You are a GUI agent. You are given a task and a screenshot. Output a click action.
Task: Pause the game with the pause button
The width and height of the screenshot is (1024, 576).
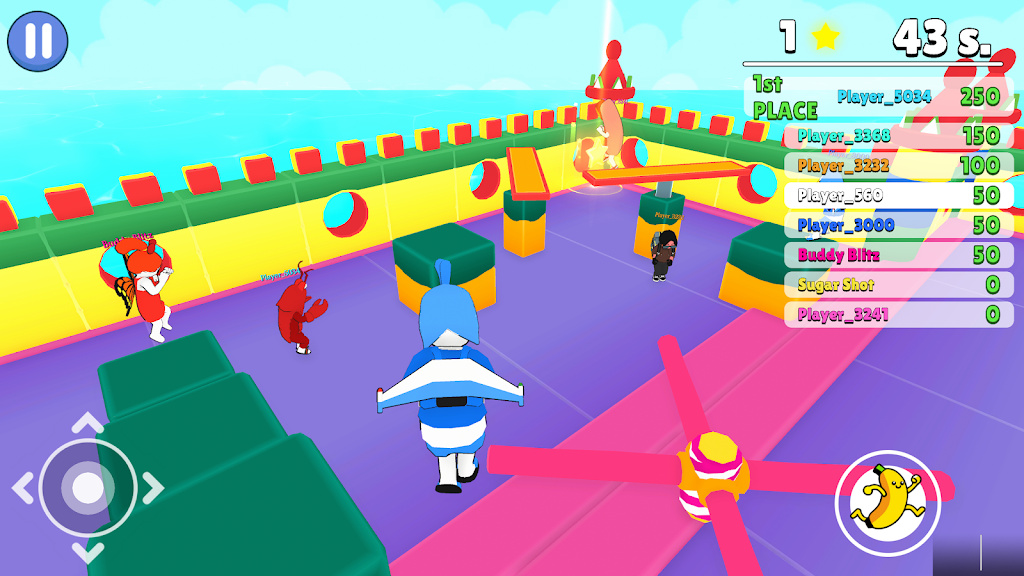(x=38, y=41)
